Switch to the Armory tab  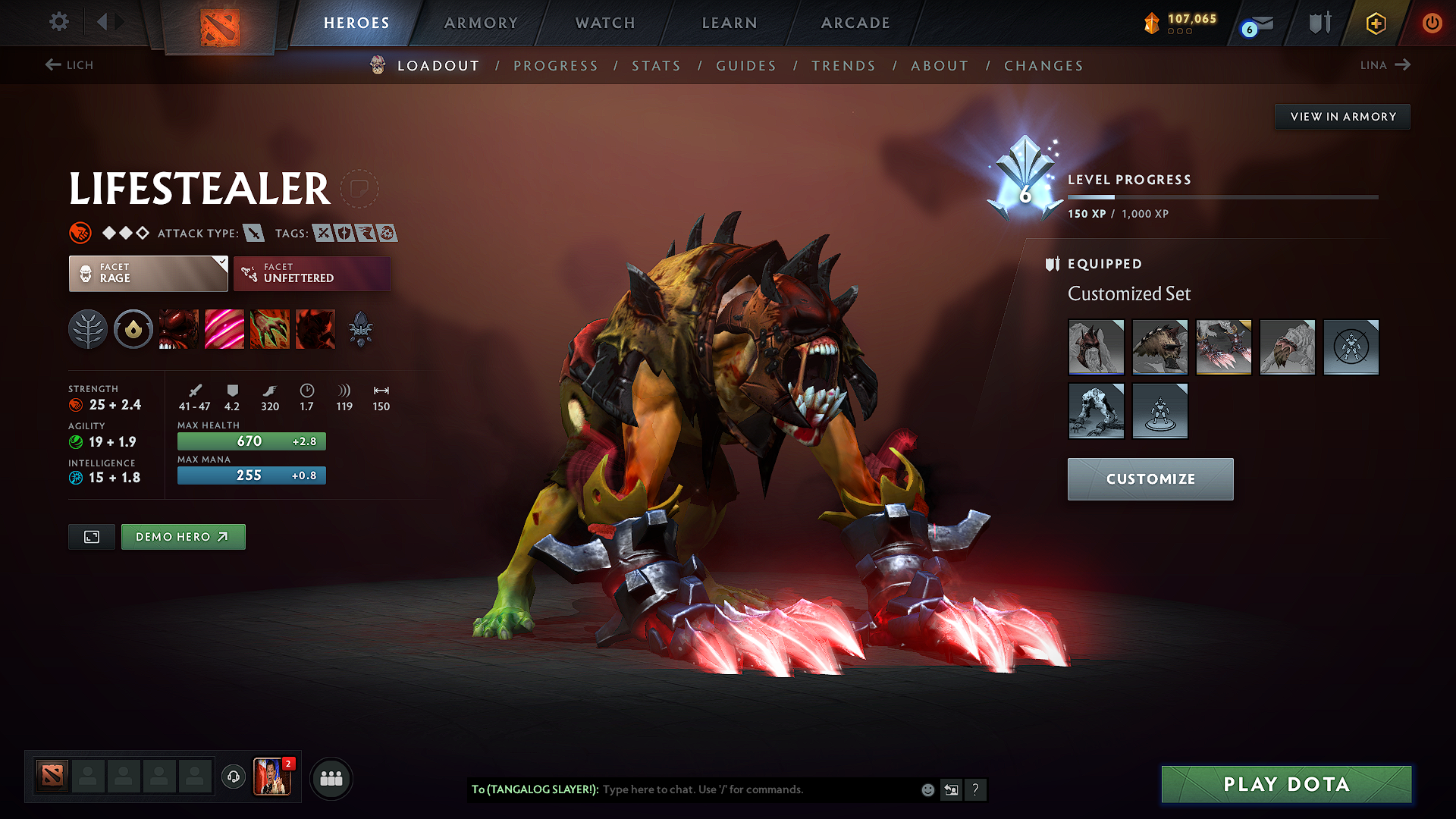(x=481, y=23)
